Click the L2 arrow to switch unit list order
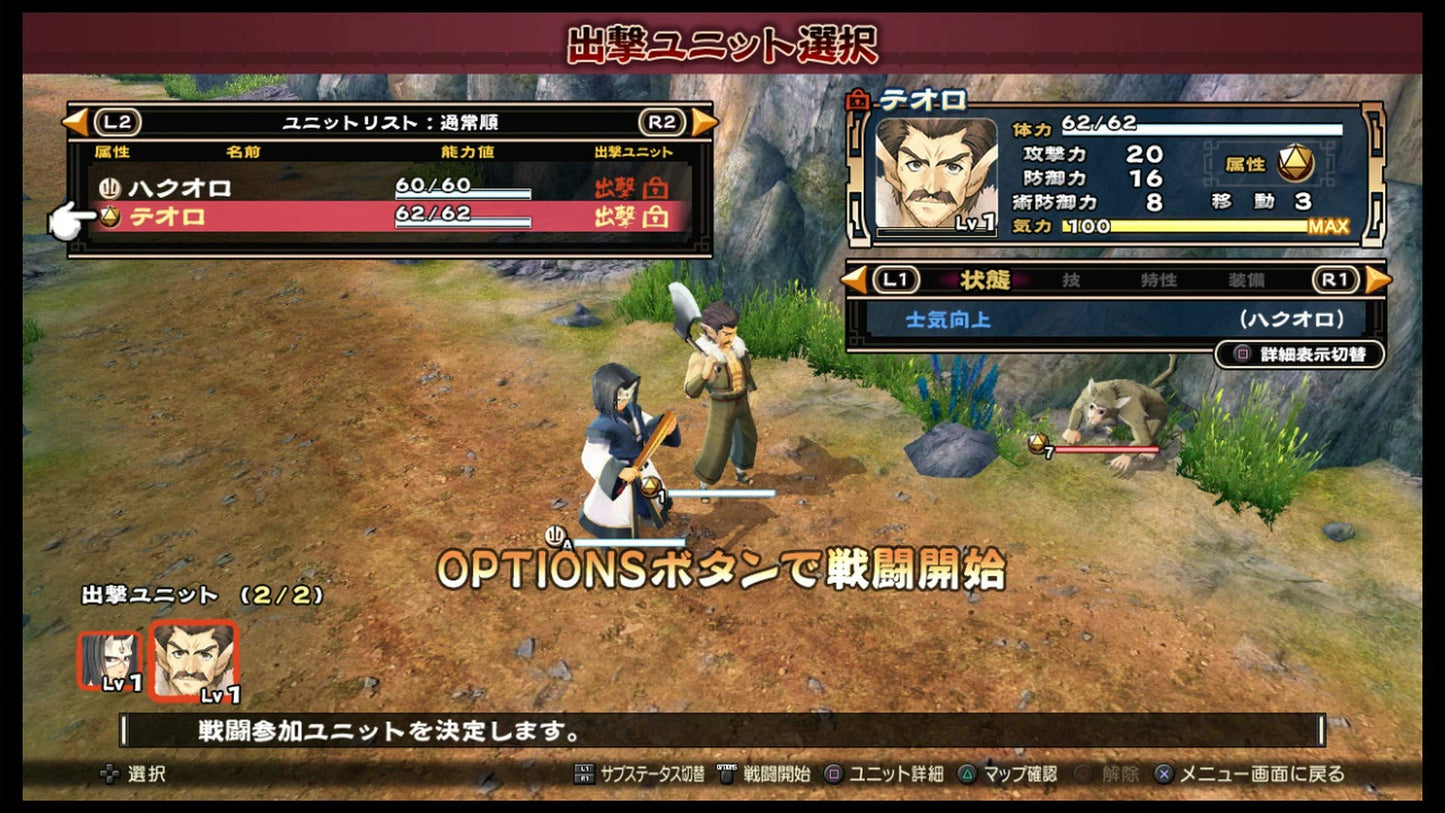Image resolution: width=1445 pixels, height=813 pixels. (x=78, y=121)
